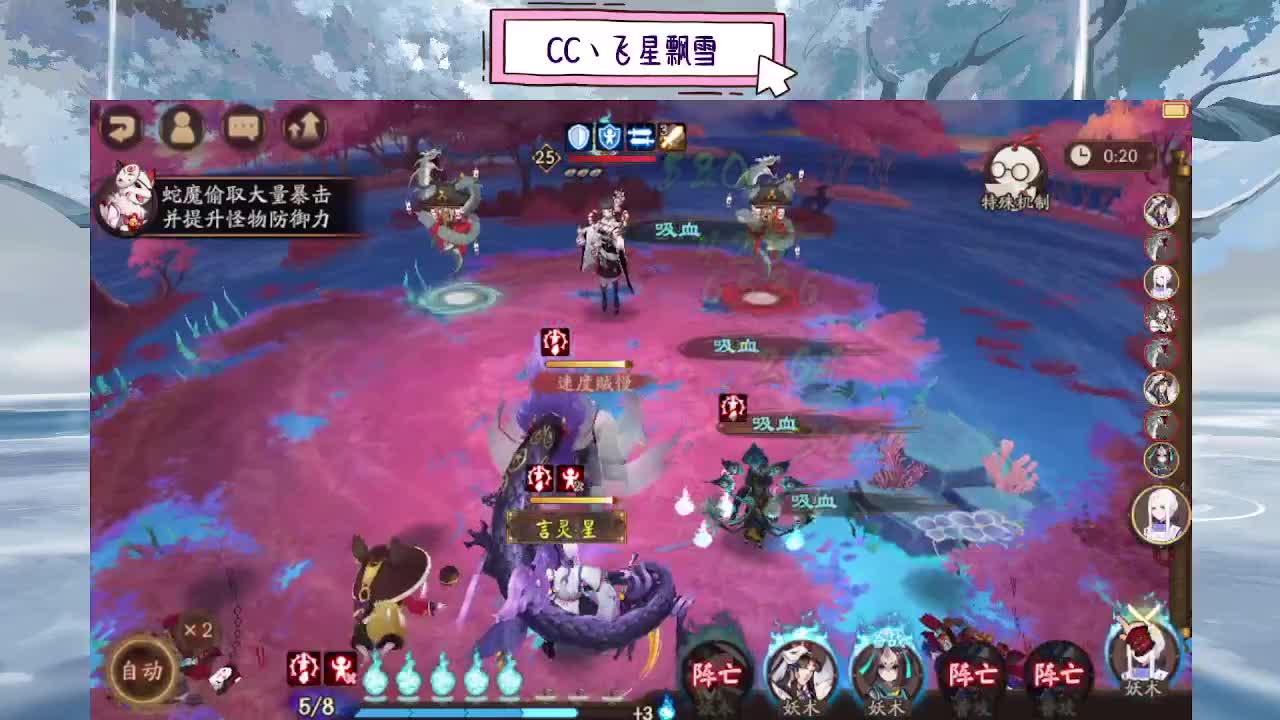Click the retreat/back arrow icon
This screenshot has width=1280, height=720.
[x=123, y=128]
